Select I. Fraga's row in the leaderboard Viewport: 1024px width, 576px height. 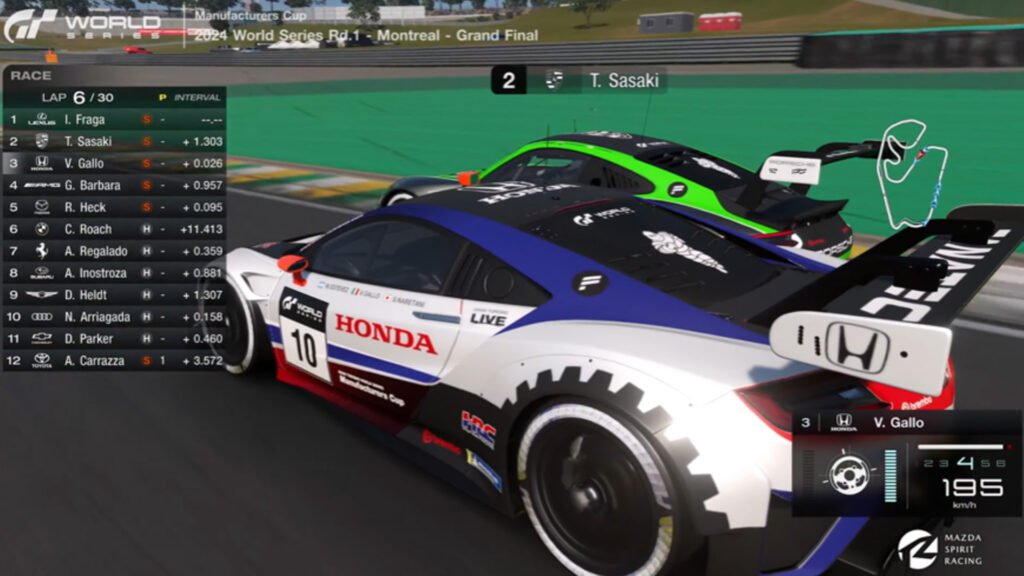pos(114,119)
